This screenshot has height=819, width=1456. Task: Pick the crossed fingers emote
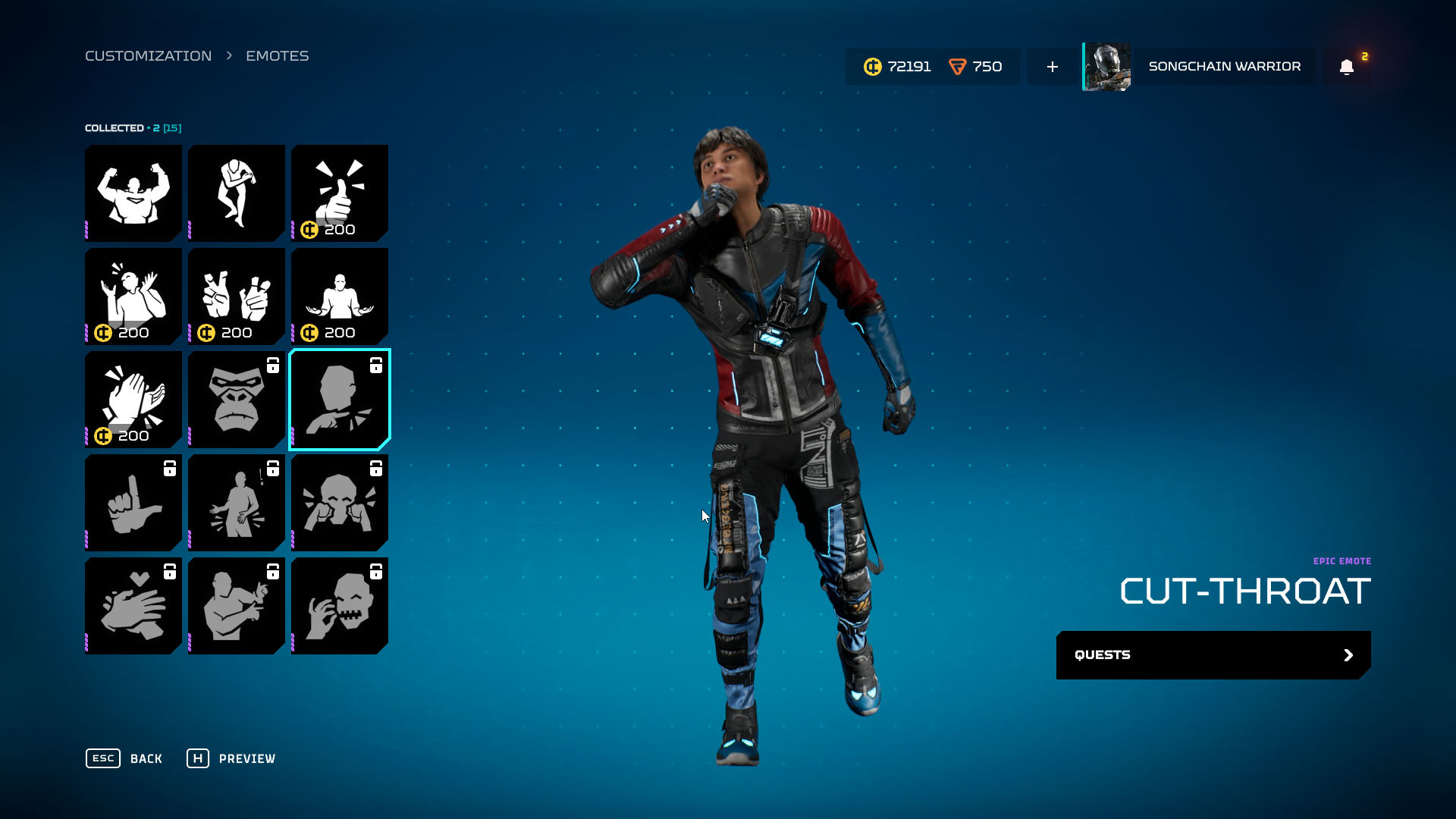coord(237,297)
